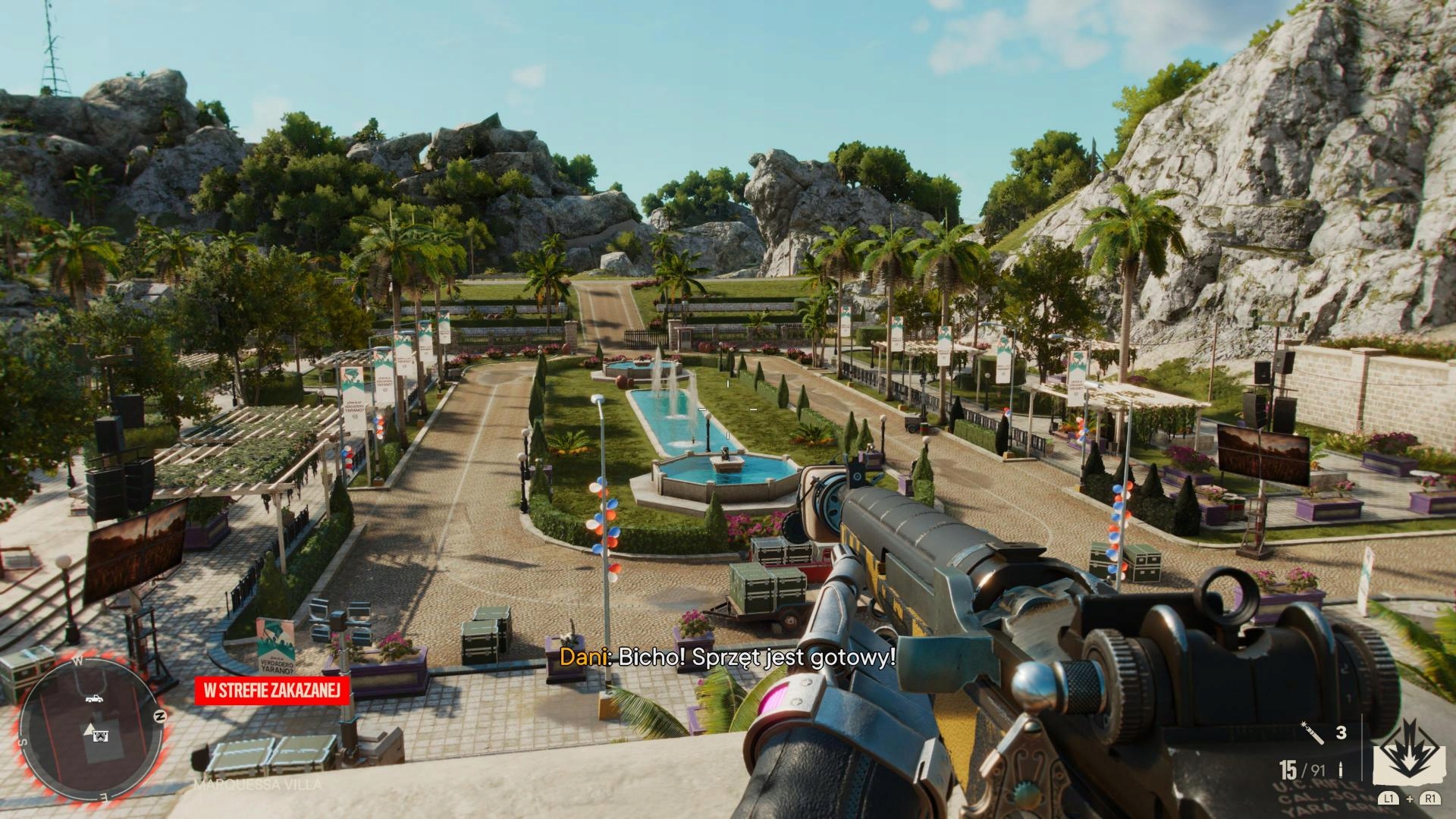Select the pickup truck marker on minimap

tap(94, 698)
